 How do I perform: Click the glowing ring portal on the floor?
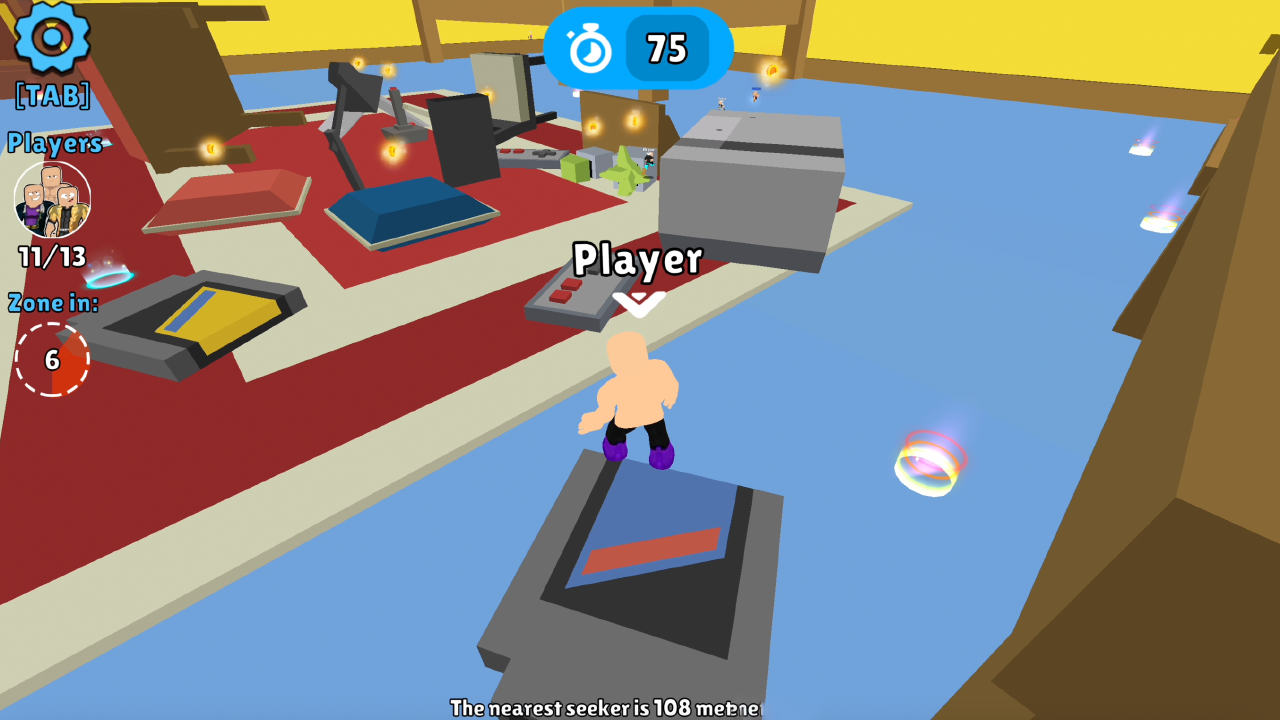(x=930, y=465)
